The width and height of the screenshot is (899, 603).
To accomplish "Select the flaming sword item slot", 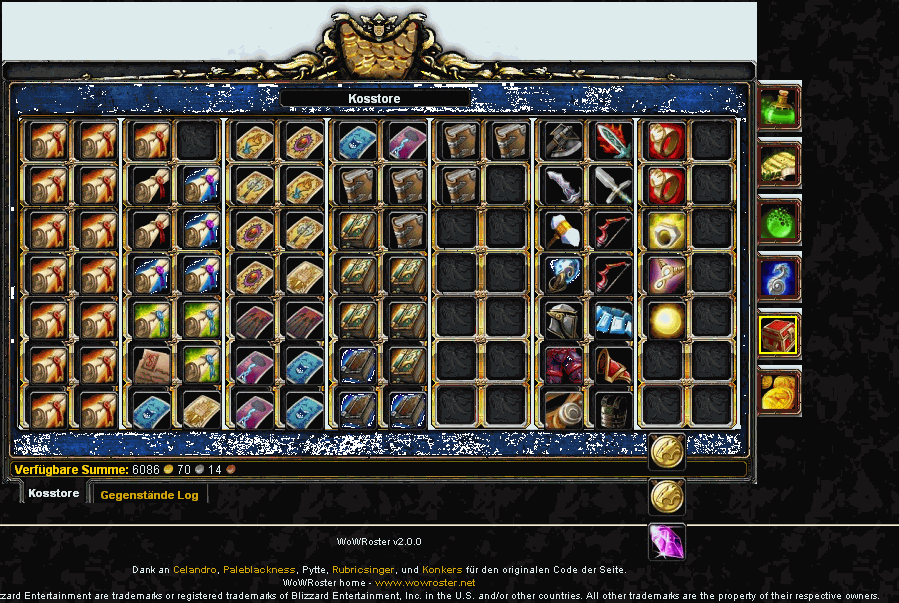I will click(613, 140).
